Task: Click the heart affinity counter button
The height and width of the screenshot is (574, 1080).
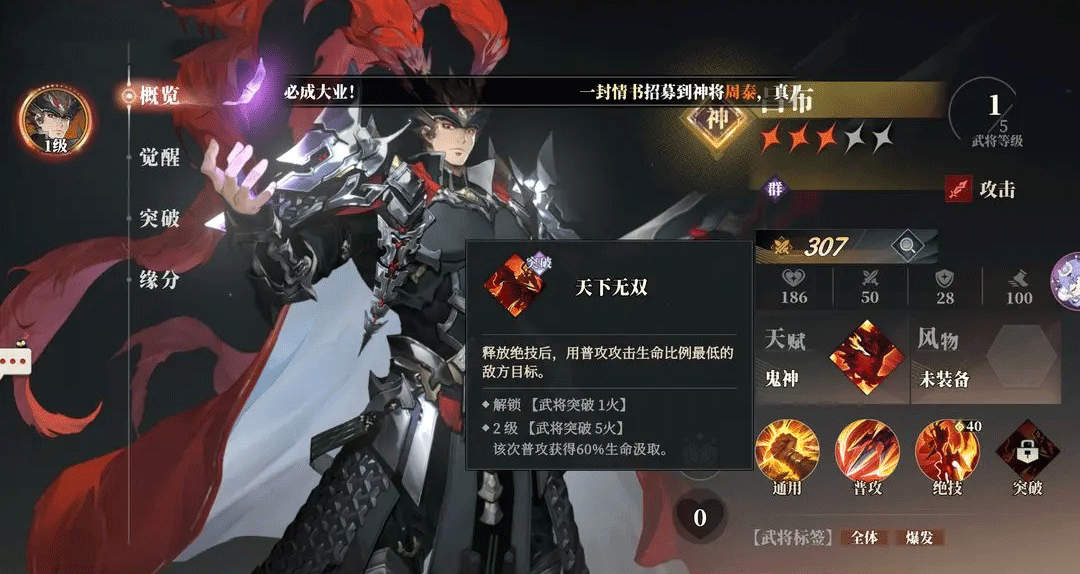Action: click(x=700, y=517)
